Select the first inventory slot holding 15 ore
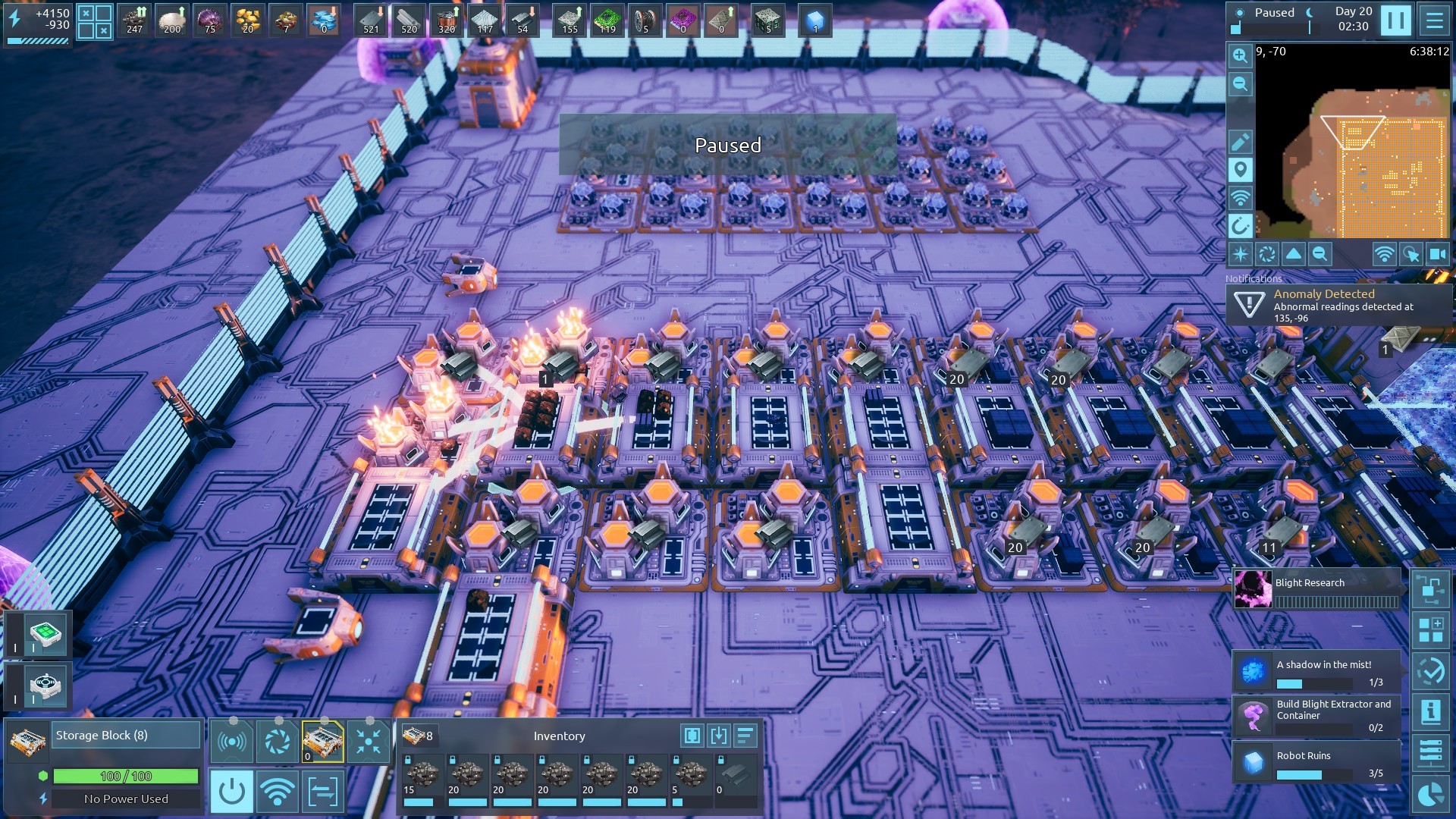Image resolution: width=1456 pixels, height=819 pixels. (422, 780)
